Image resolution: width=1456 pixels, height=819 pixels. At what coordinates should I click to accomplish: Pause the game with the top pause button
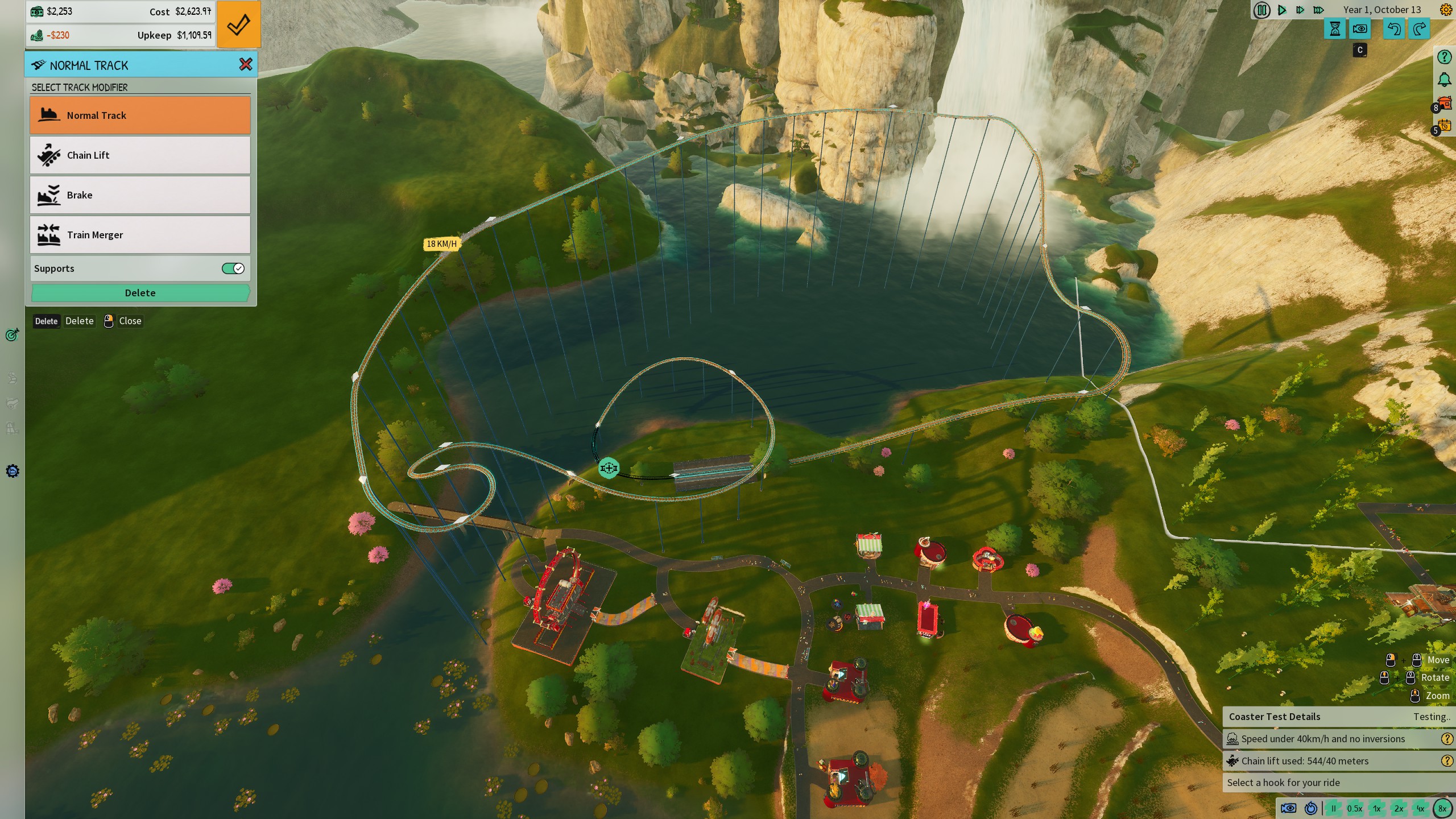point(1261,10)
